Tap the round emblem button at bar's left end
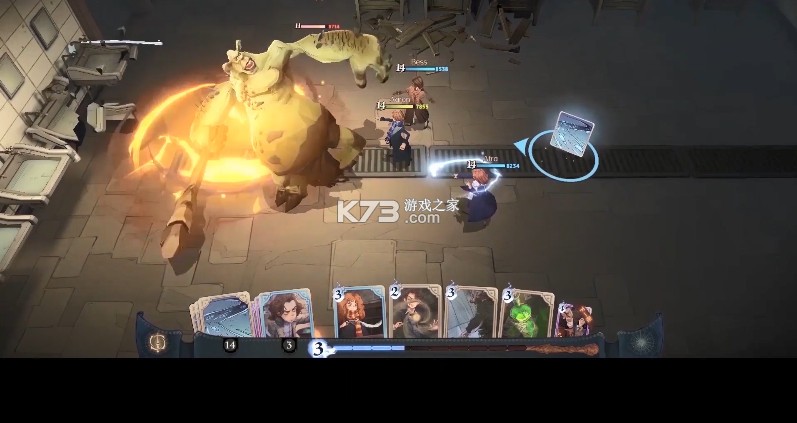 point(157,343)
